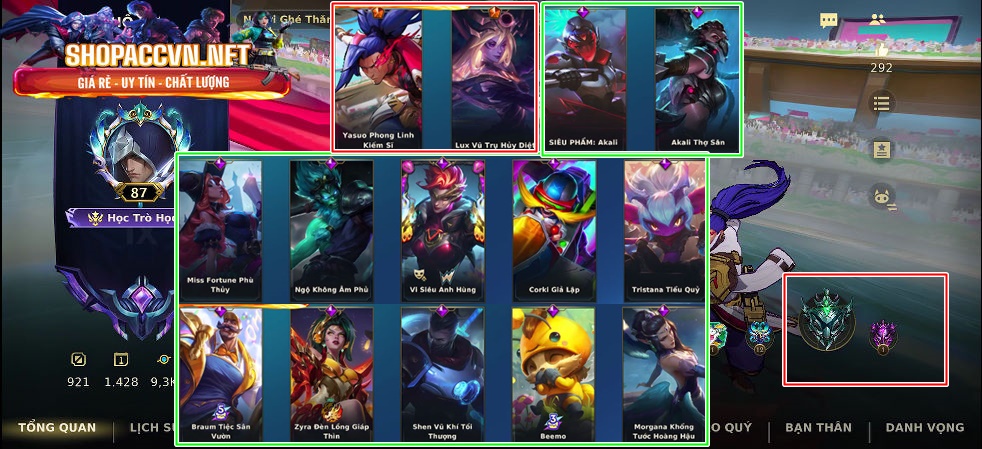The height and width of the screenshot is (449, 982).
Task: Click the cat-face swap icon
Action: 881,196
